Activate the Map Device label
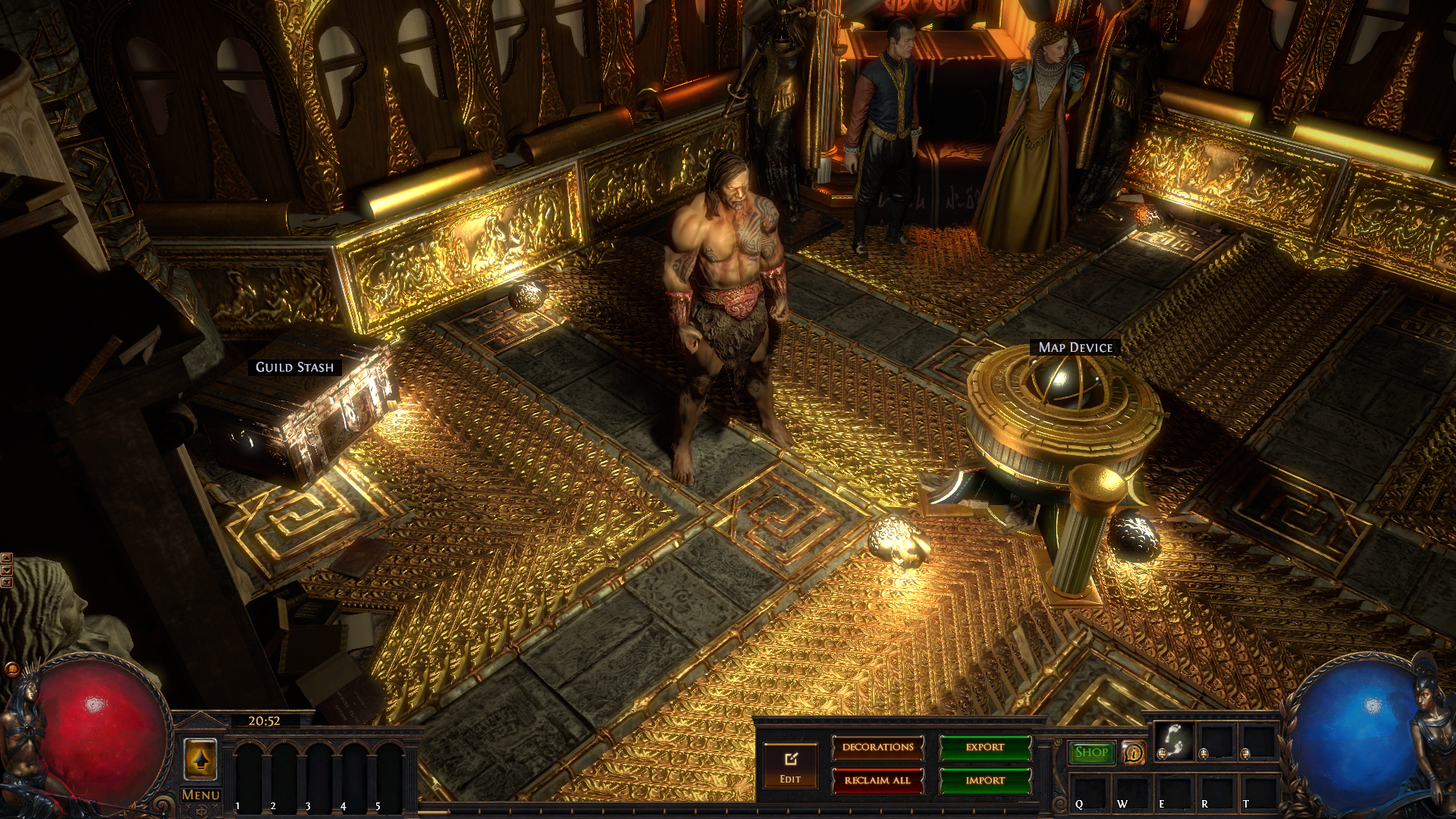This screenshot has height=819, width=1456. tap(1075, 347)
